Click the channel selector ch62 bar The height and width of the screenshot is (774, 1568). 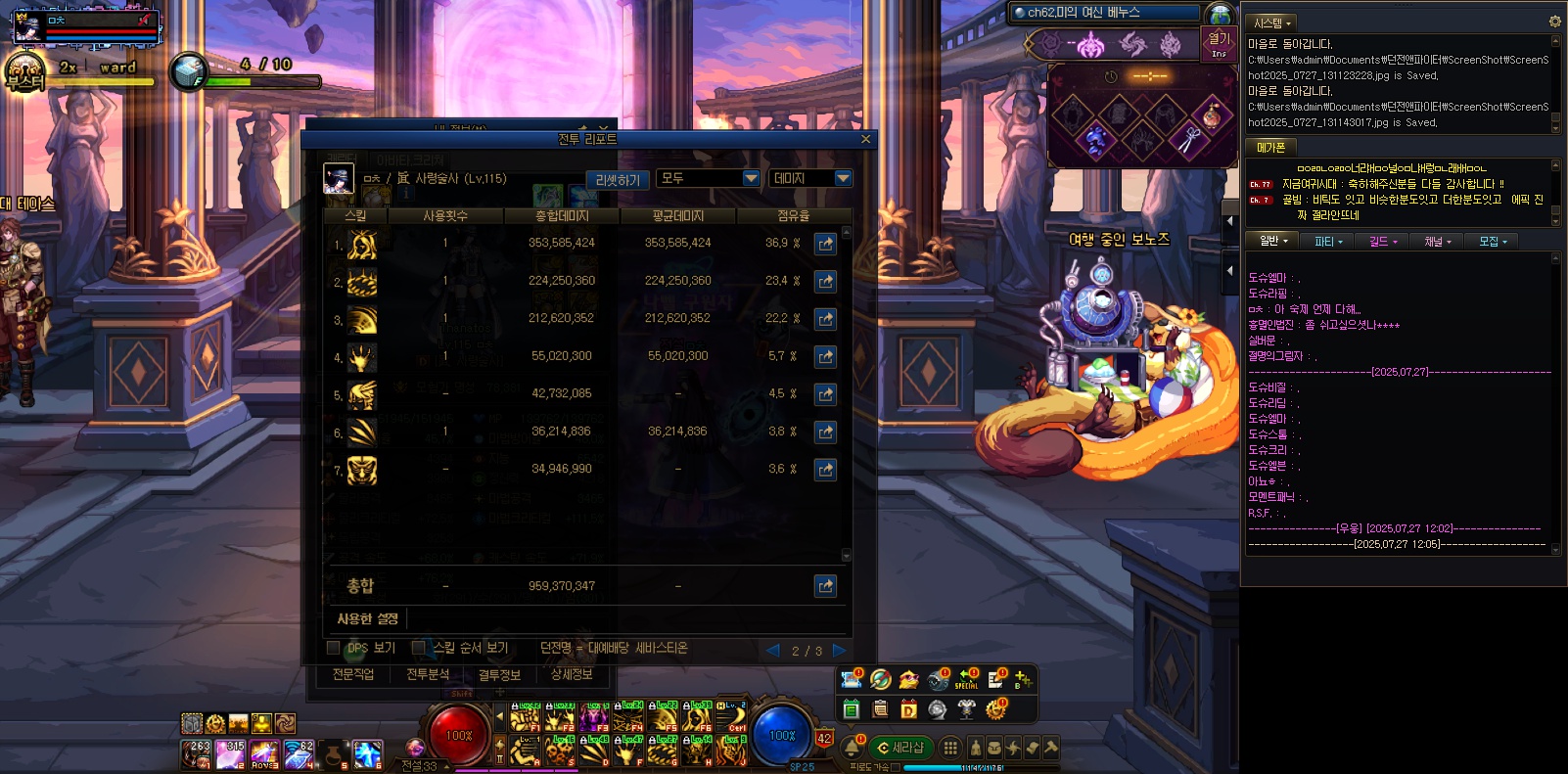1106,13
